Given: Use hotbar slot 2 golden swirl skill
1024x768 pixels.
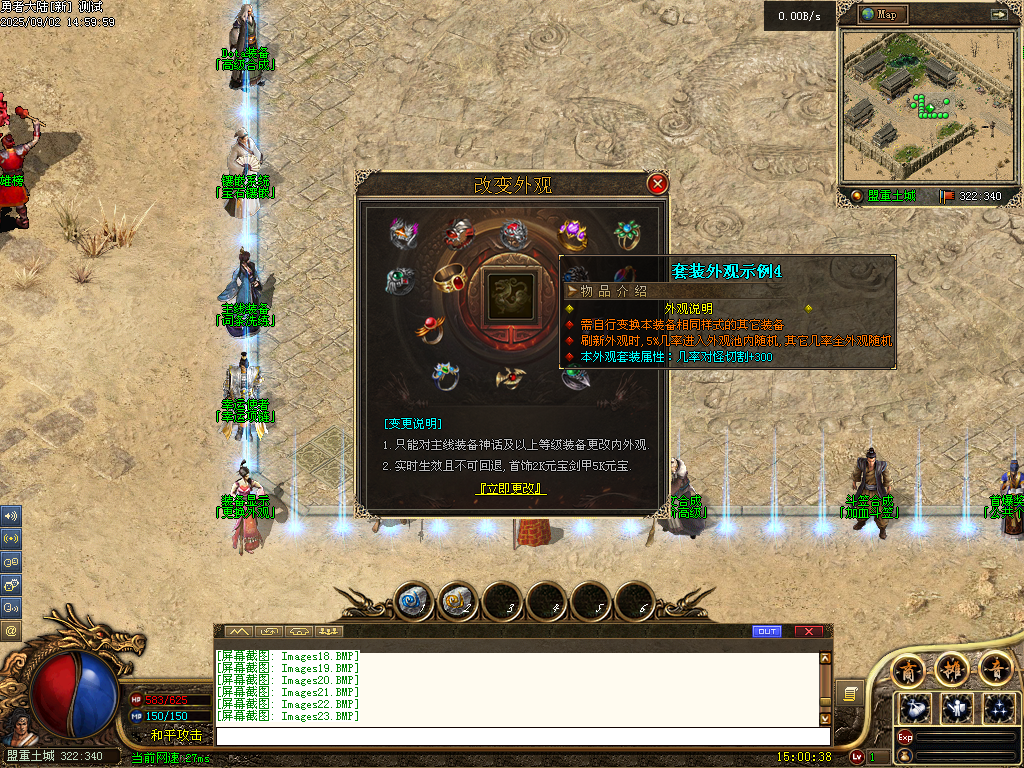Looking at the screenshot, I should [x=458, y=600].
